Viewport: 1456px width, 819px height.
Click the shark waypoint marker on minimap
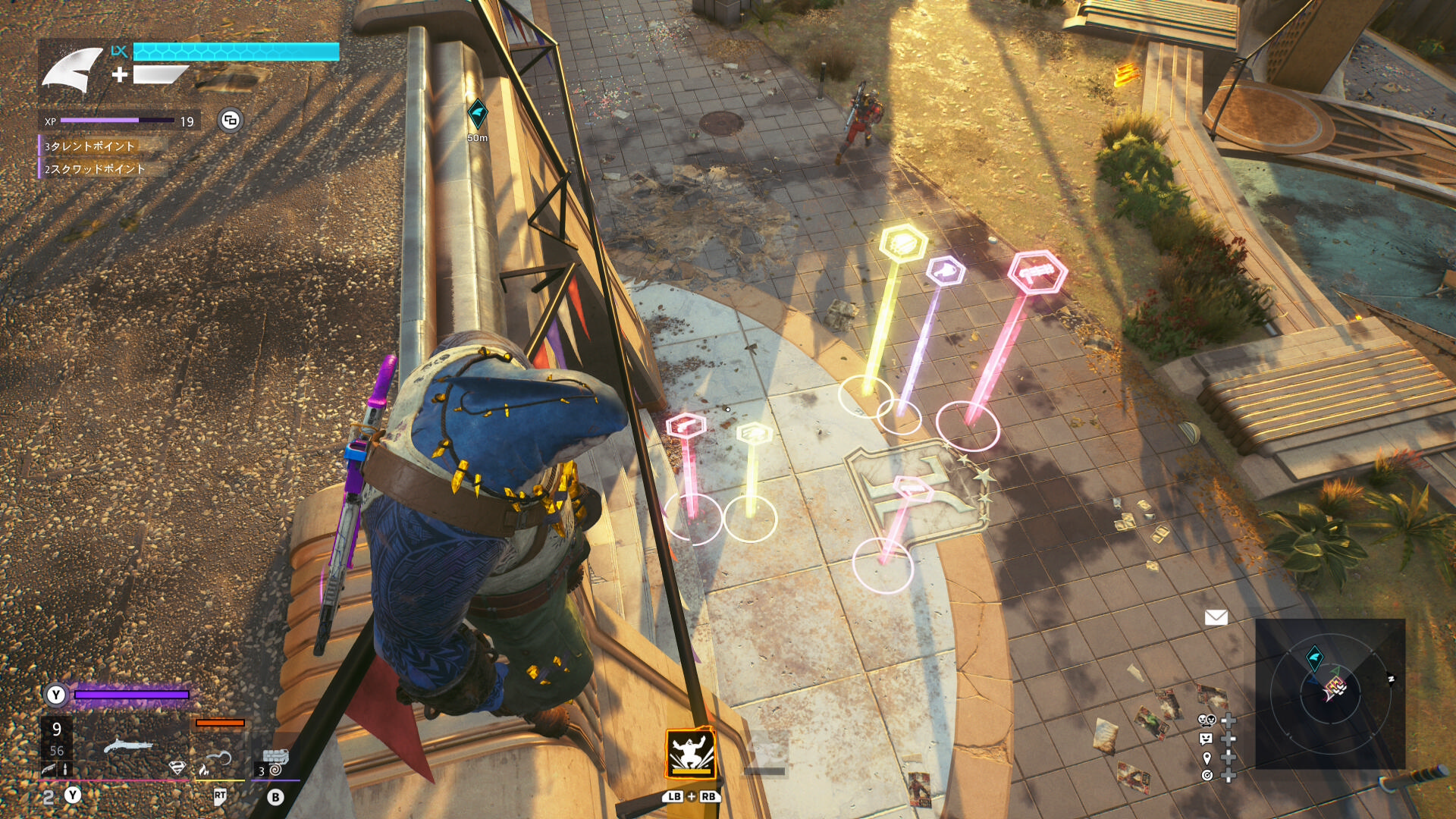click(x=1315, y=656)
